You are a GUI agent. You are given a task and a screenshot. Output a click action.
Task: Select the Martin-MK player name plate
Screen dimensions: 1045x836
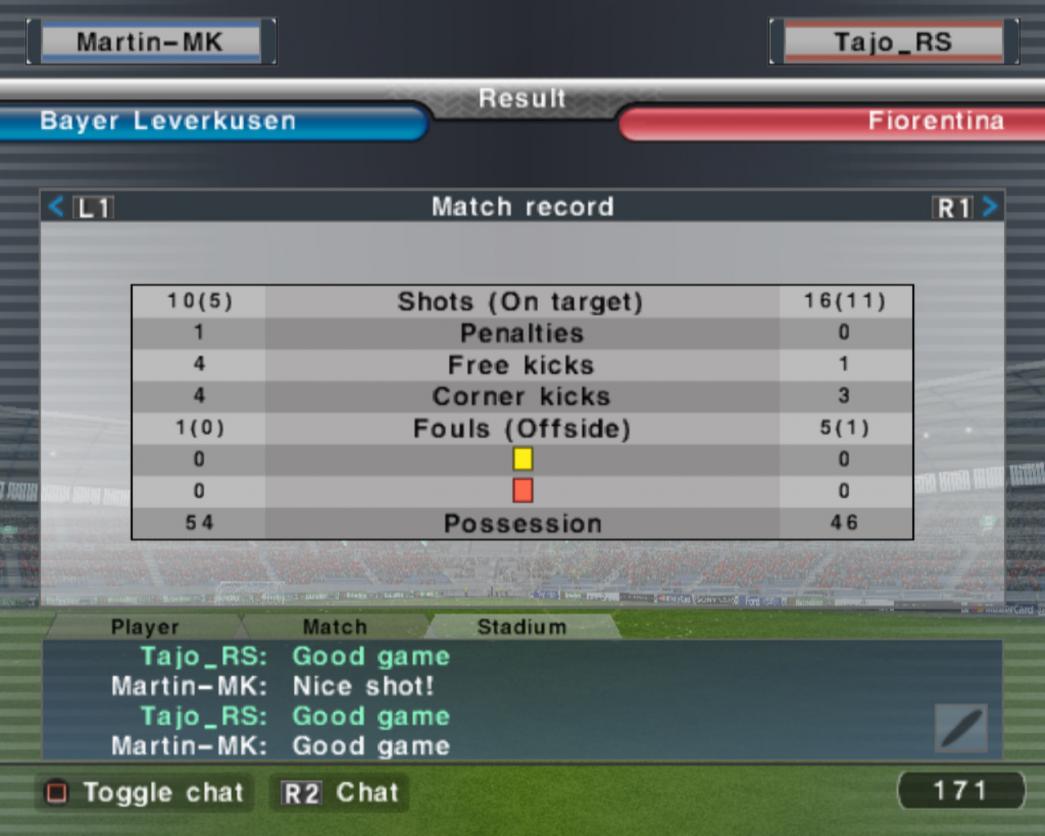151,42
